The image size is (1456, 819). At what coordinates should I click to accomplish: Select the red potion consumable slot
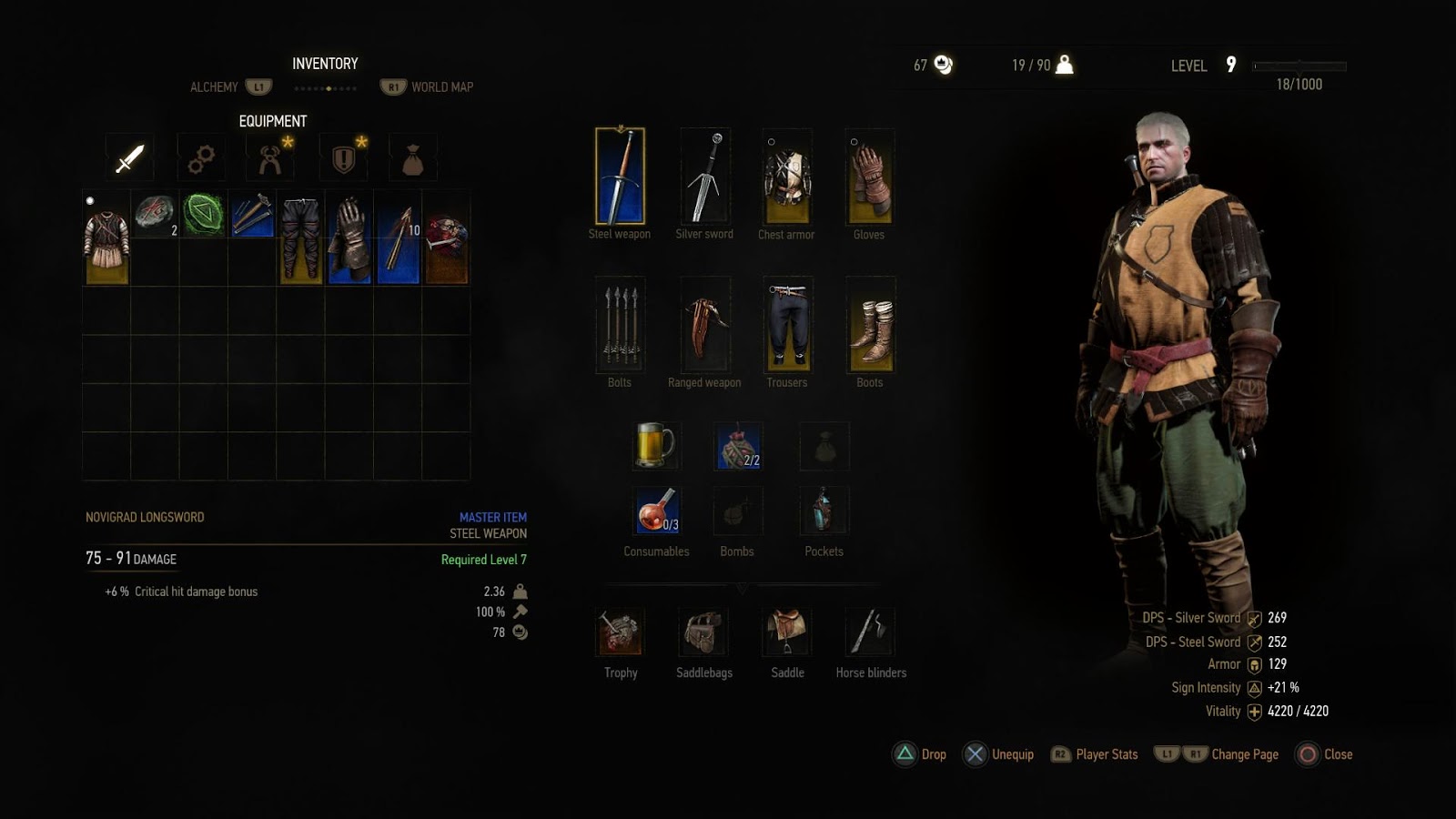655,510
